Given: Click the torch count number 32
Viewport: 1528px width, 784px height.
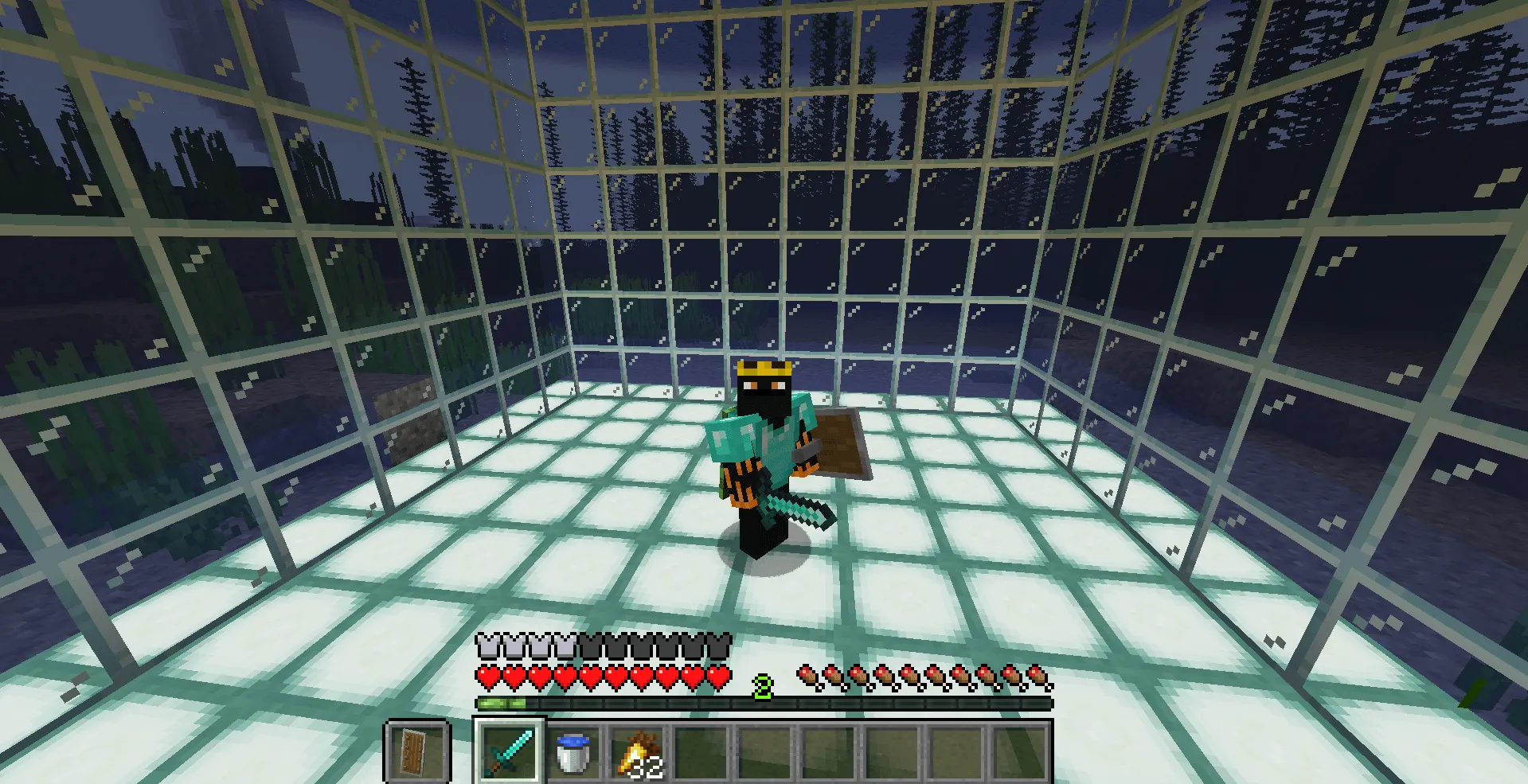Looking at the screenshot, I should (x=647, y=766).
